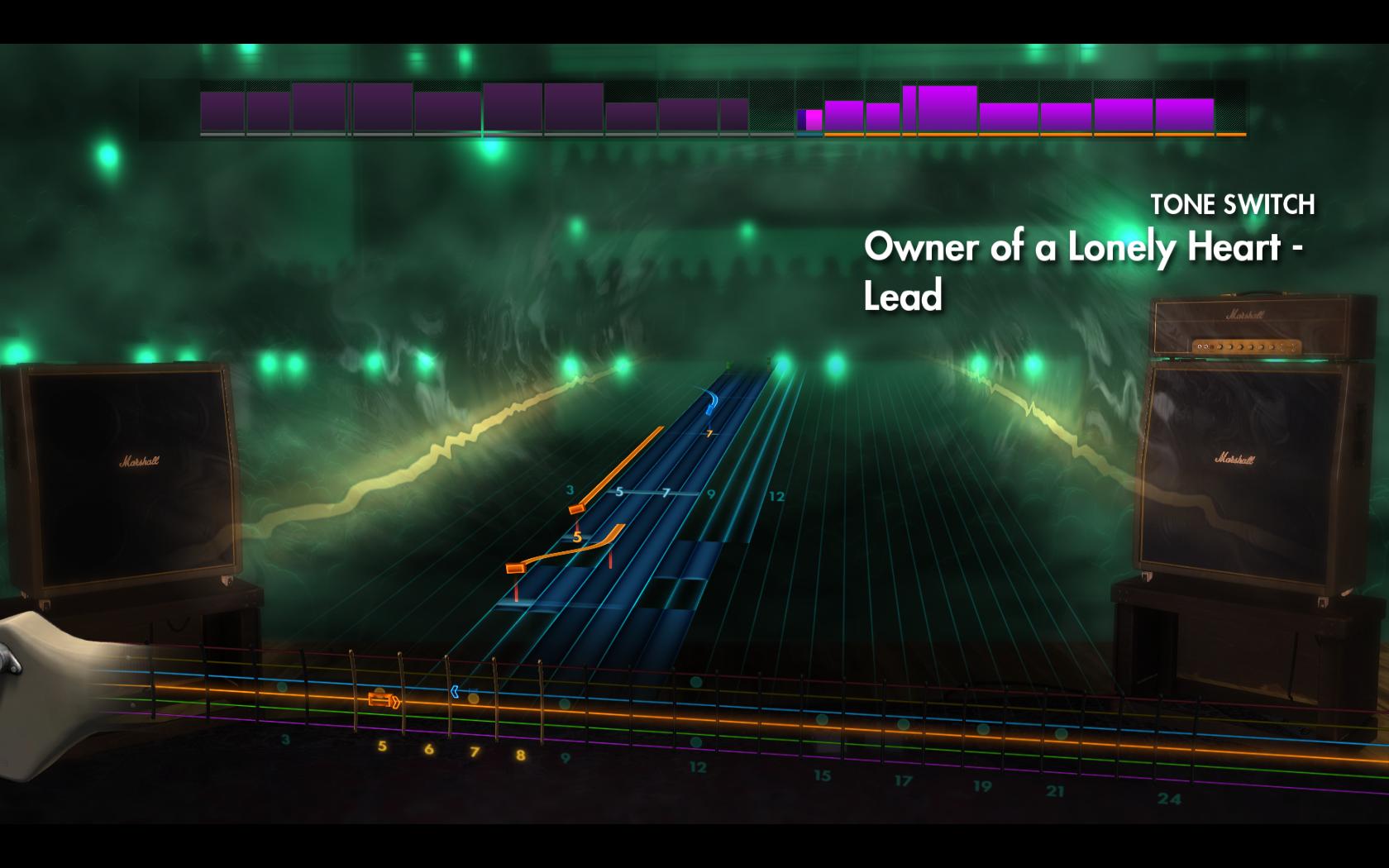Select the blue arrow marker on the fretboard
The image size is (1389, 868).
[x=455, y=691]
